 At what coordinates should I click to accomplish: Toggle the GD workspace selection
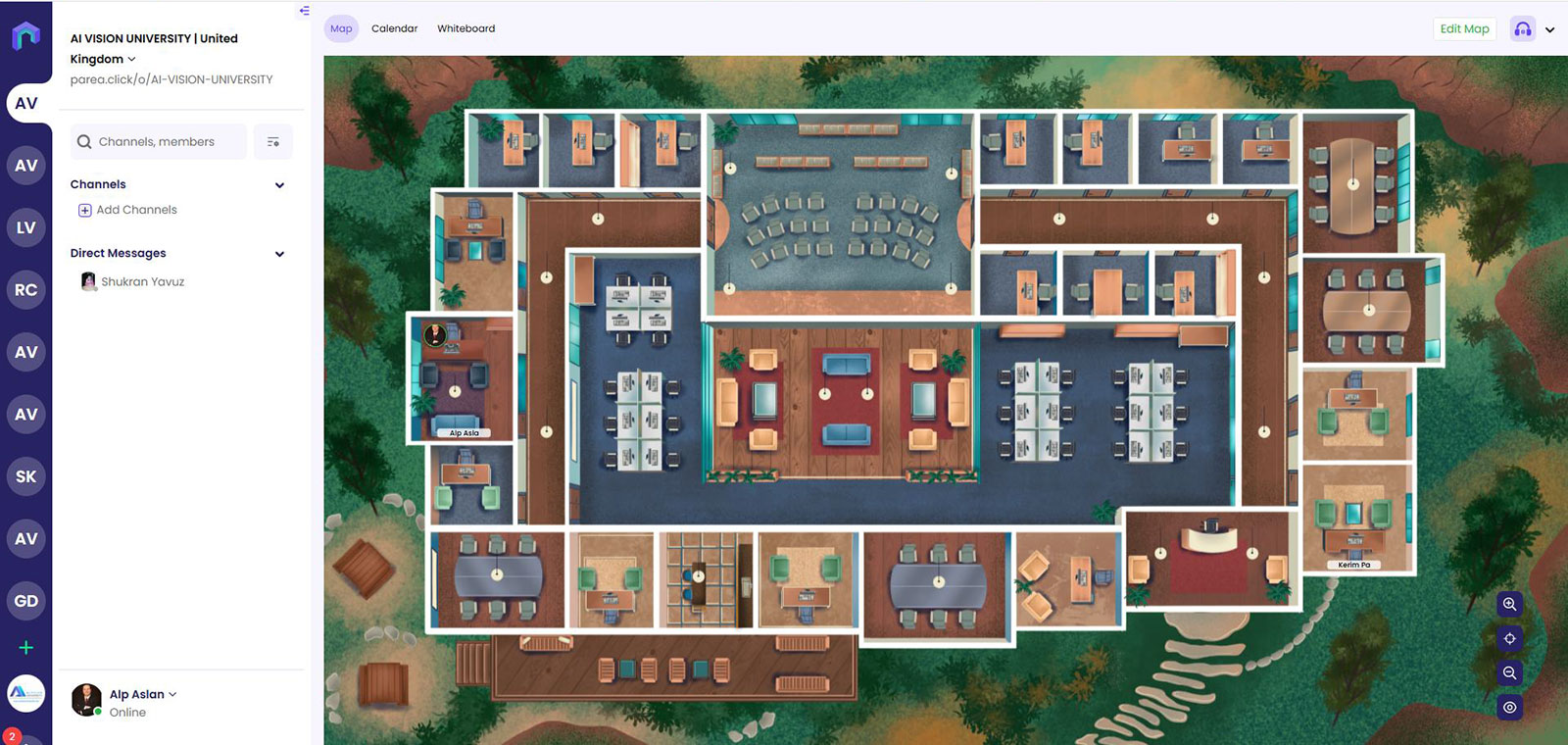pos(26,601)
